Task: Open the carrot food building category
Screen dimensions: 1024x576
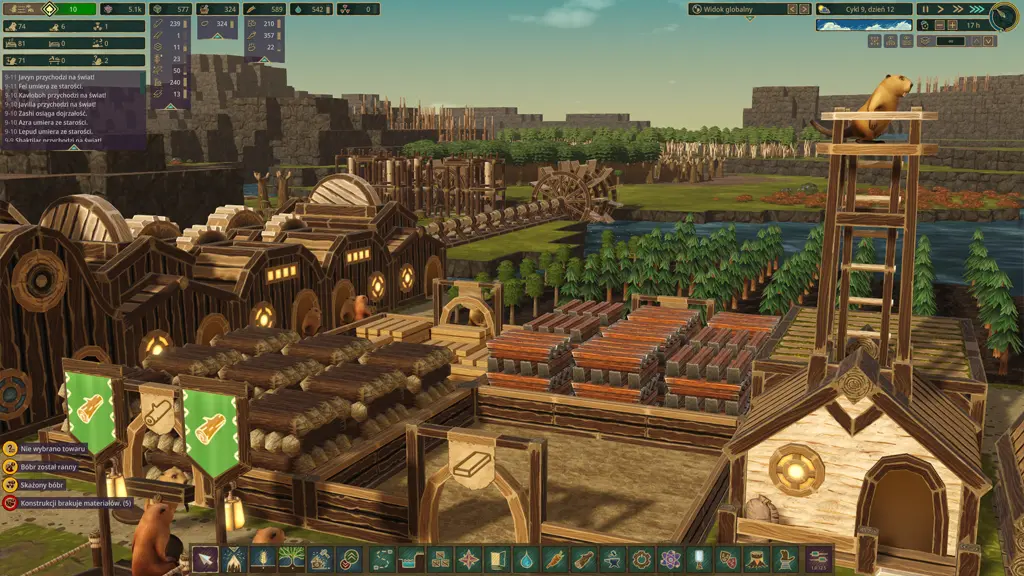Action: click(x=554, y=560)
